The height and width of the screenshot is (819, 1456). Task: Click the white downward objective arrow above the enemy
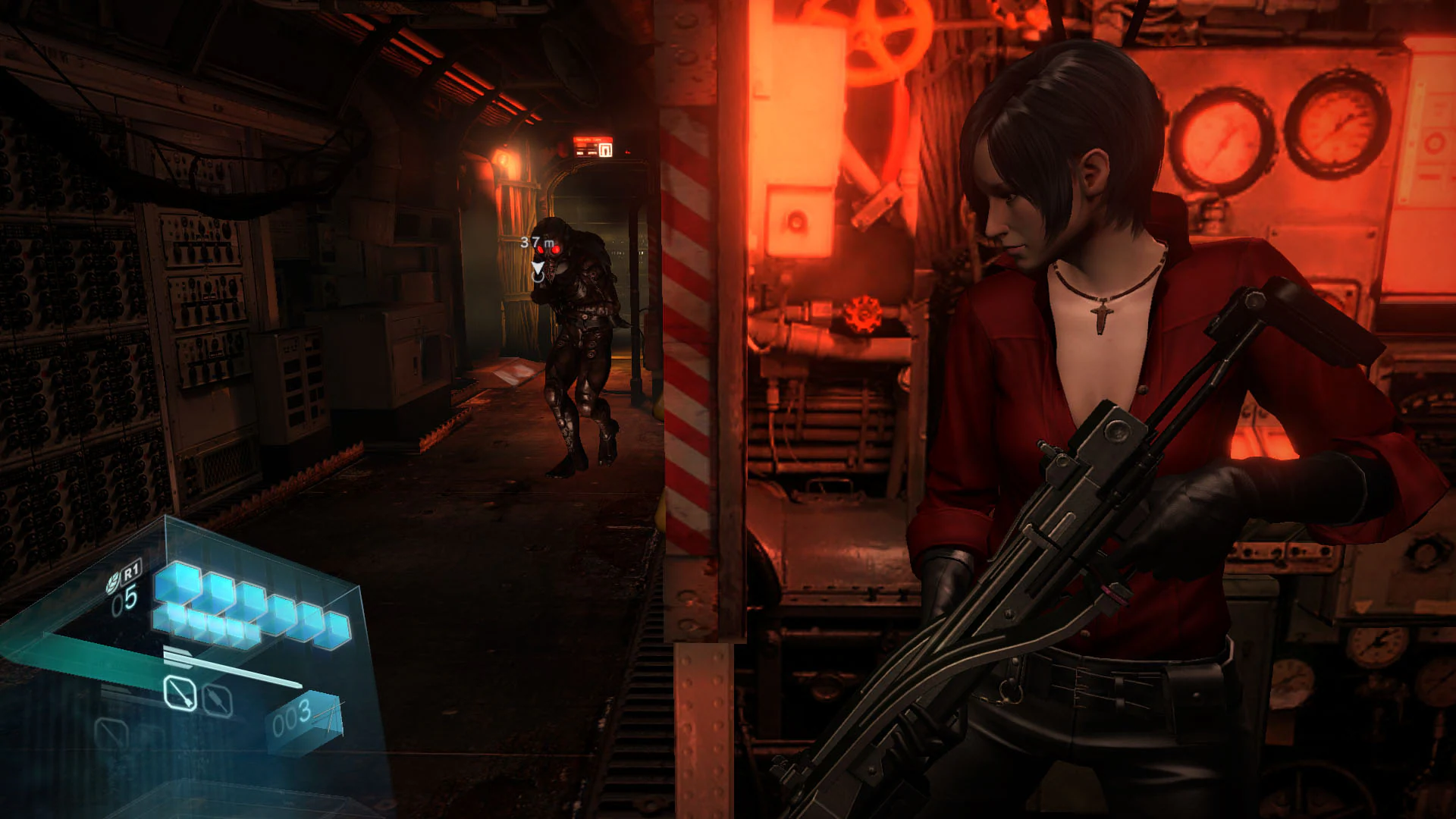(x=538, y=266)
